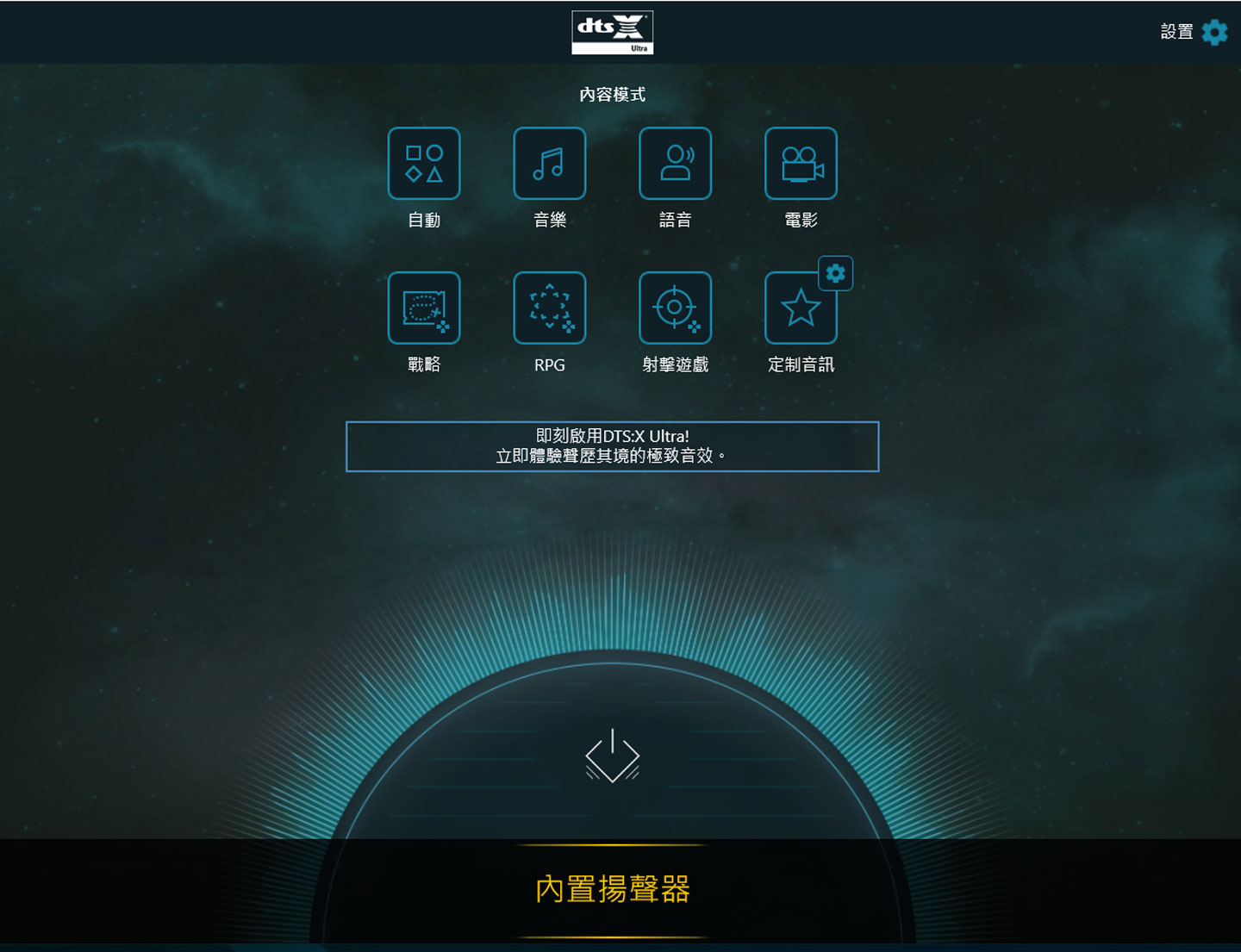This screenshot has width=1241, height=952.
Task: Toggle the central DTS power dome button
Action: tap(613, 756)
